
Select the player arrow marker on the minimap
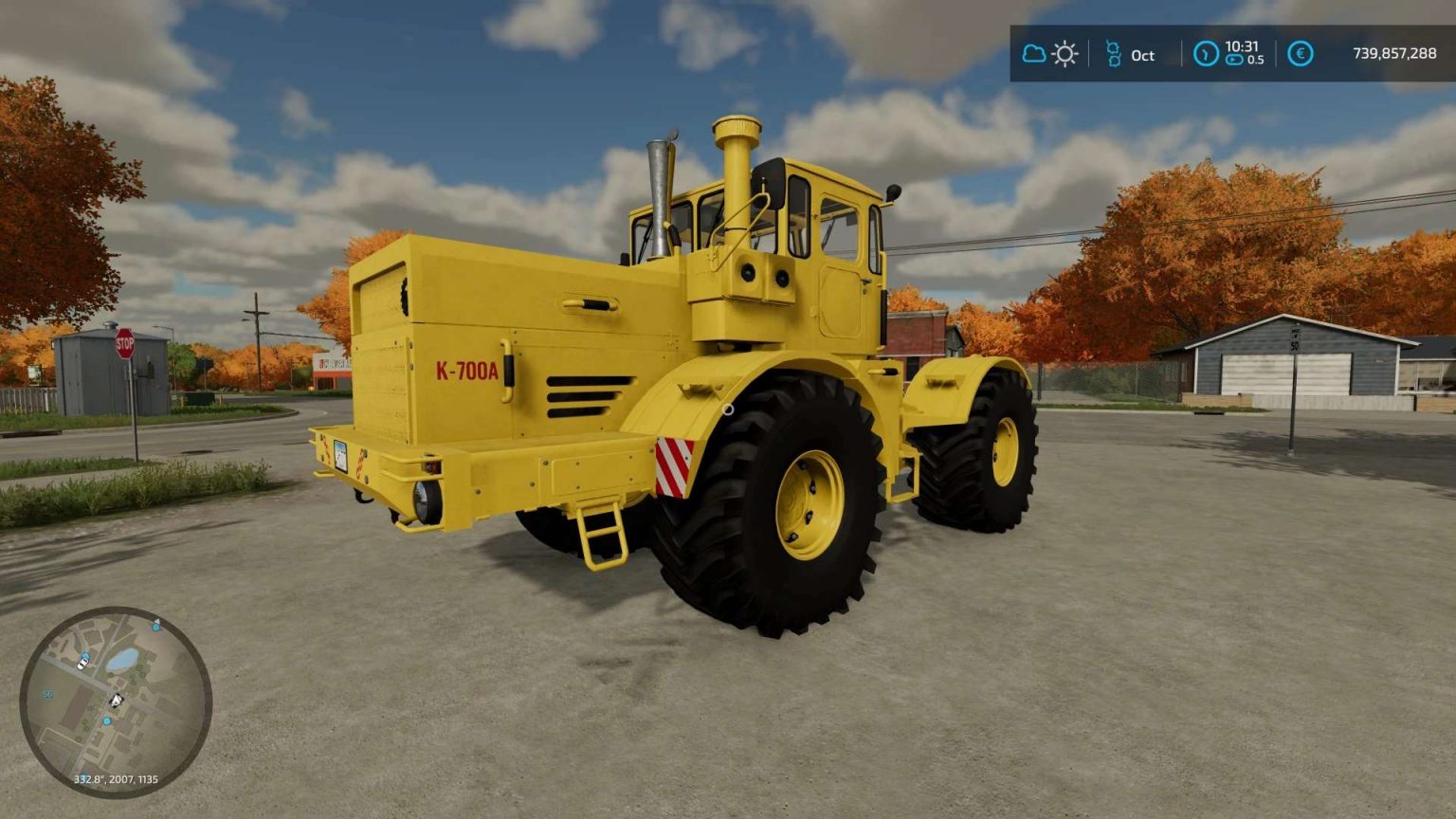[117, 700]
